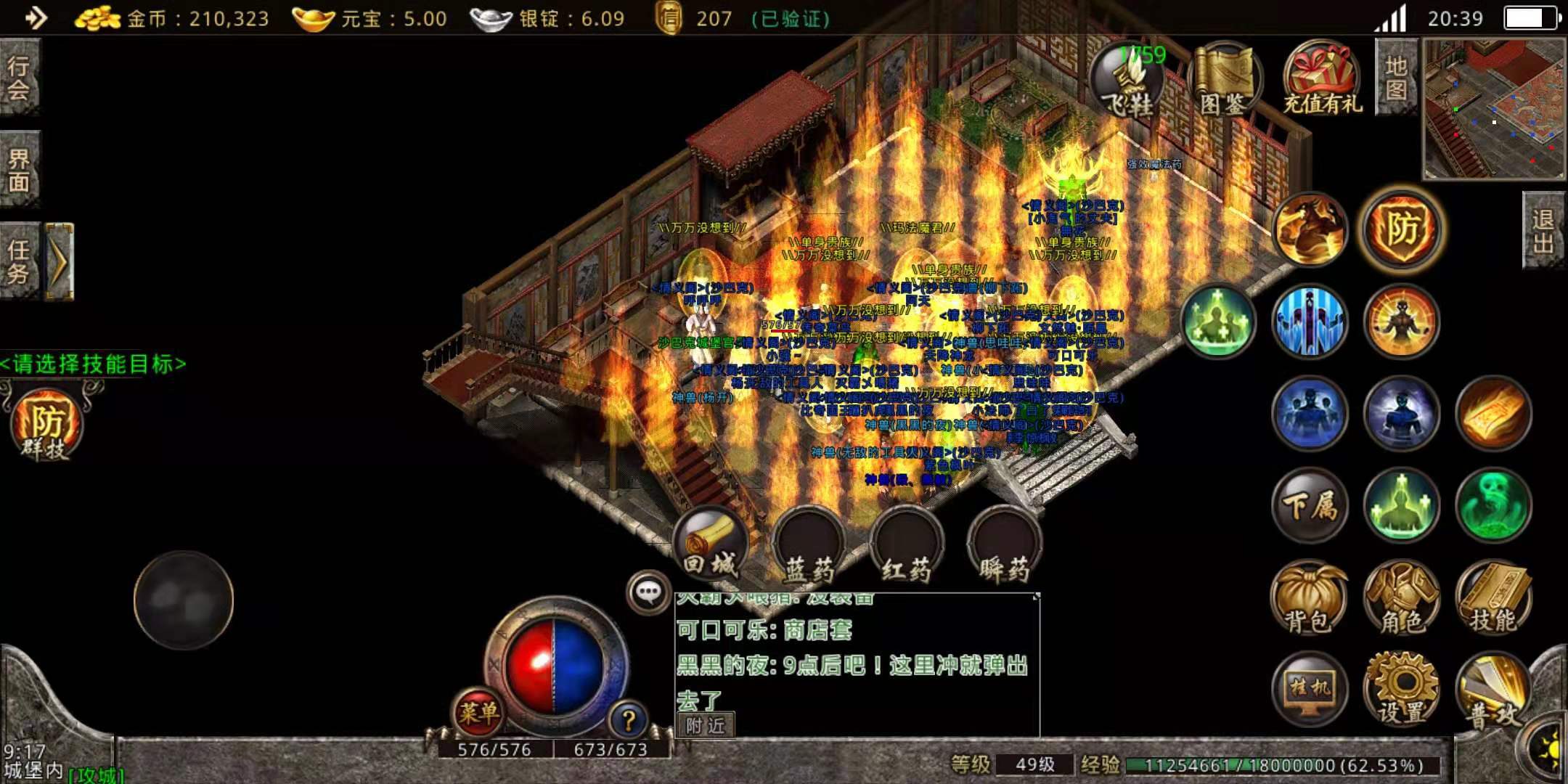This screenshot has height=784, width=1568.
Task: Open the 背包 backpack
Action: tap(1310, 598)
